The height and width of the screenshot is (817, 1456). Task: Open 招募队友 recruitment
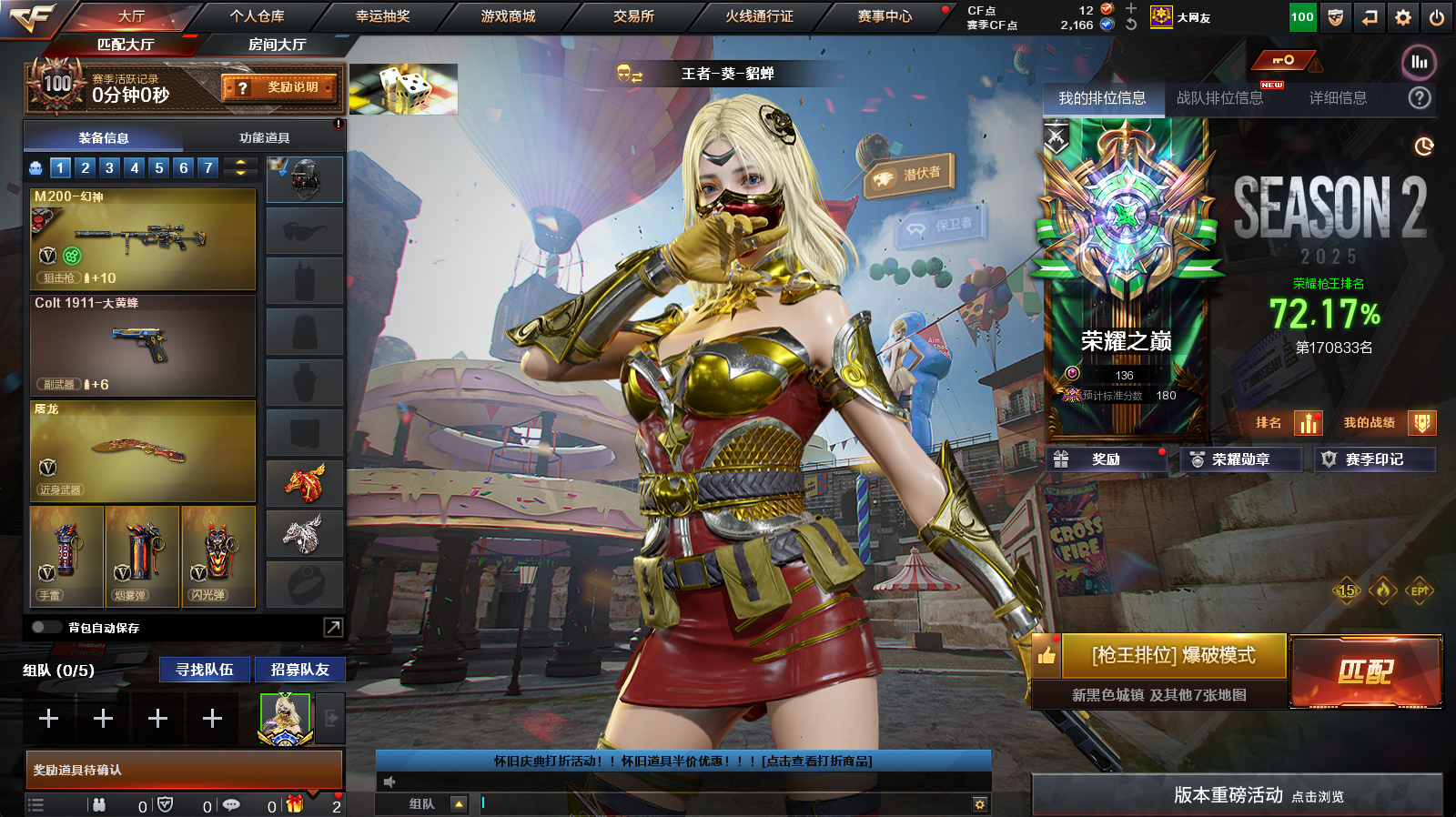[x=299, y=670]
